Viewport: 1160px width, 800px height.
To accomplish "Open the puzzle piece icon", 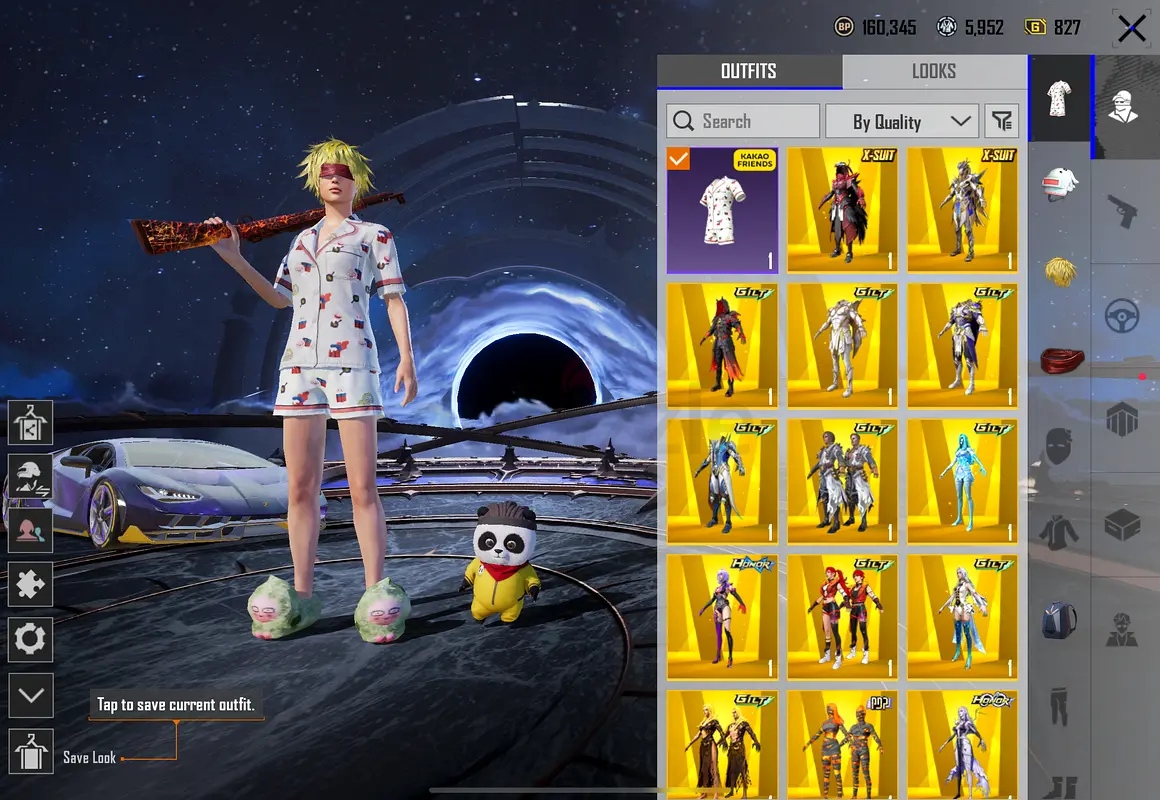I will click(x=30, y=584).
